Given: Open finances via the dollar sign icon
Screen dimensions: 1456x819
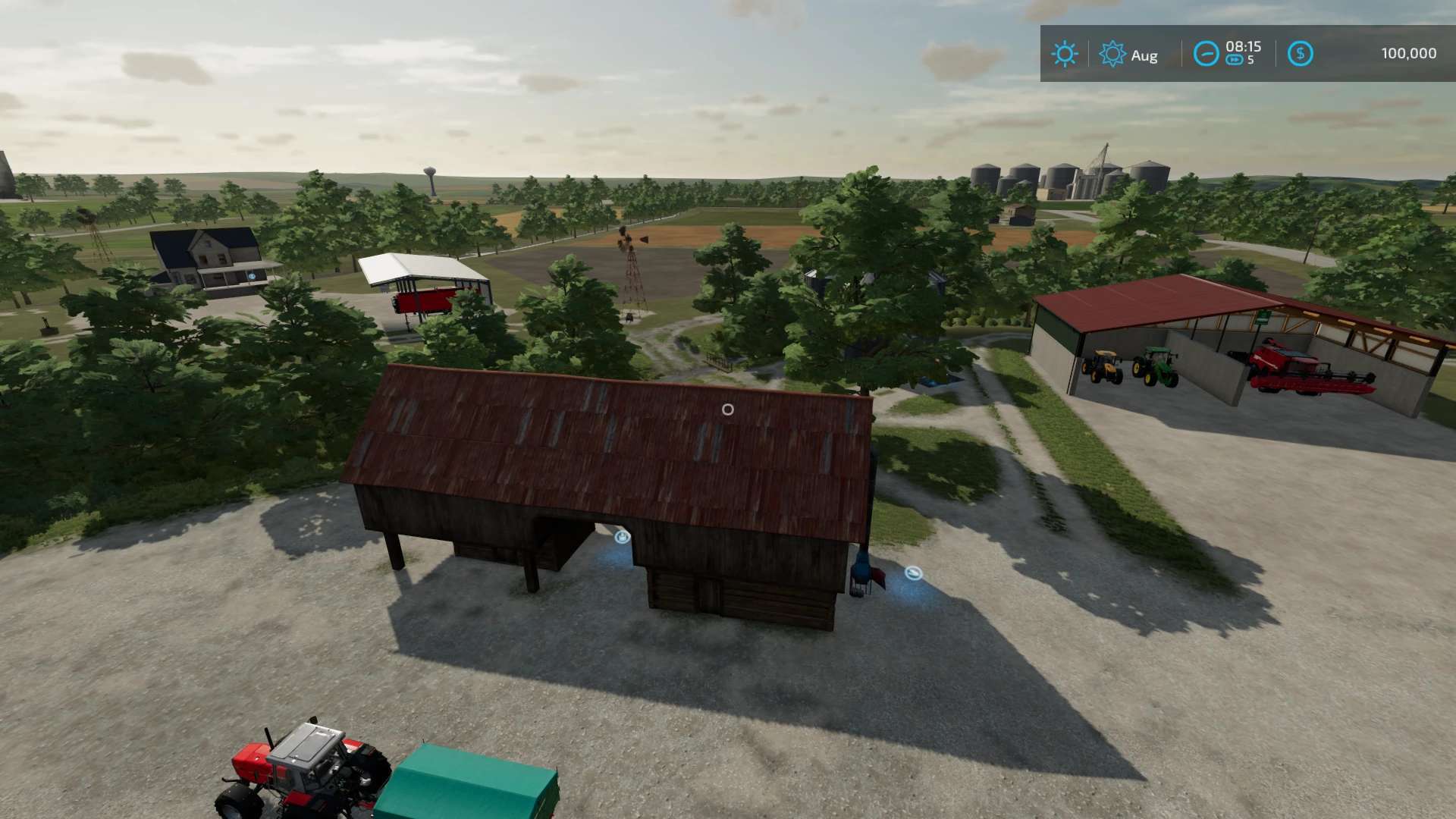Looking at the screenshot, I should [1300, 53].
